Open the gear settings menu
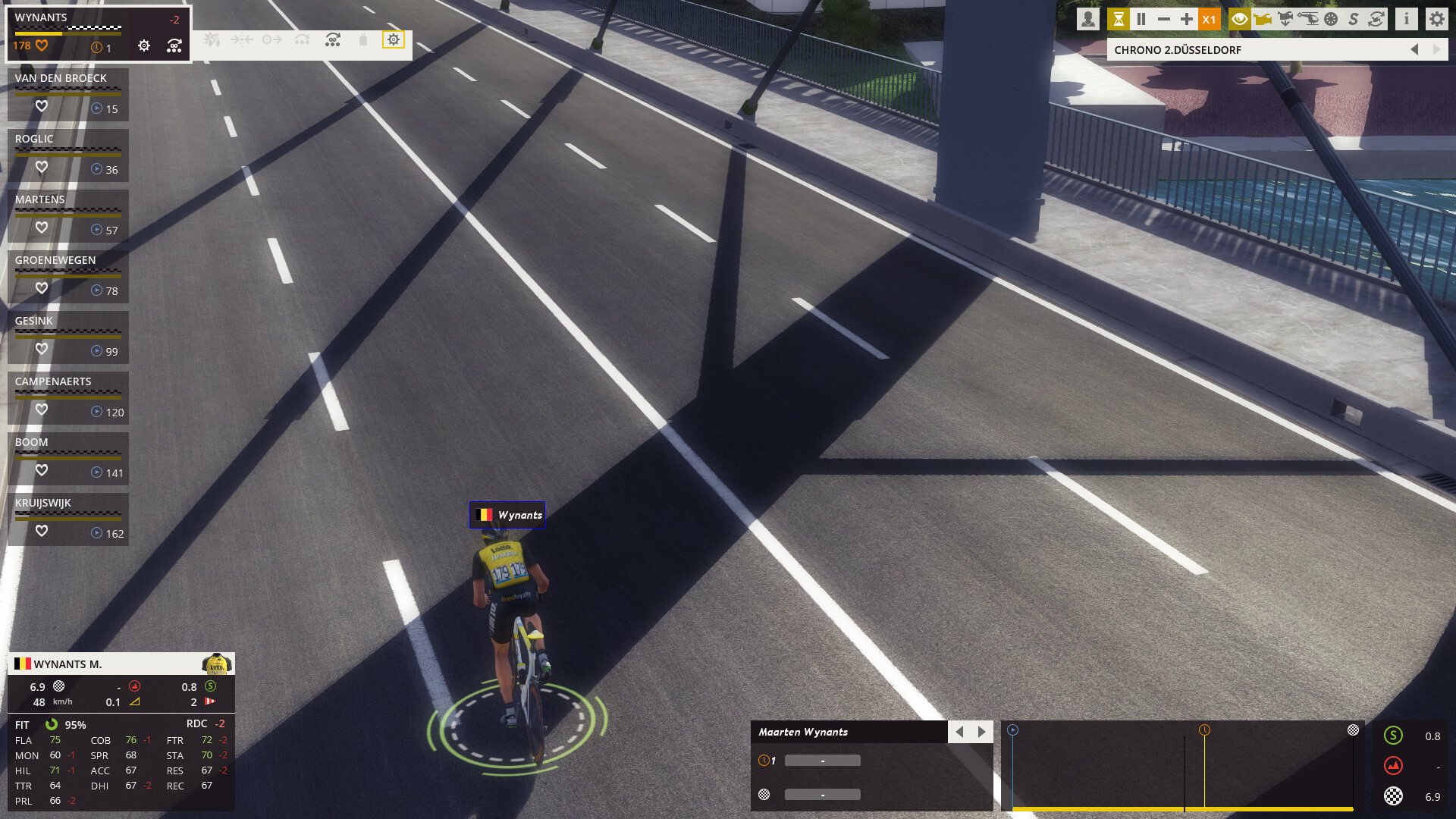1456x819 pixels. [x=1436, y=20]
